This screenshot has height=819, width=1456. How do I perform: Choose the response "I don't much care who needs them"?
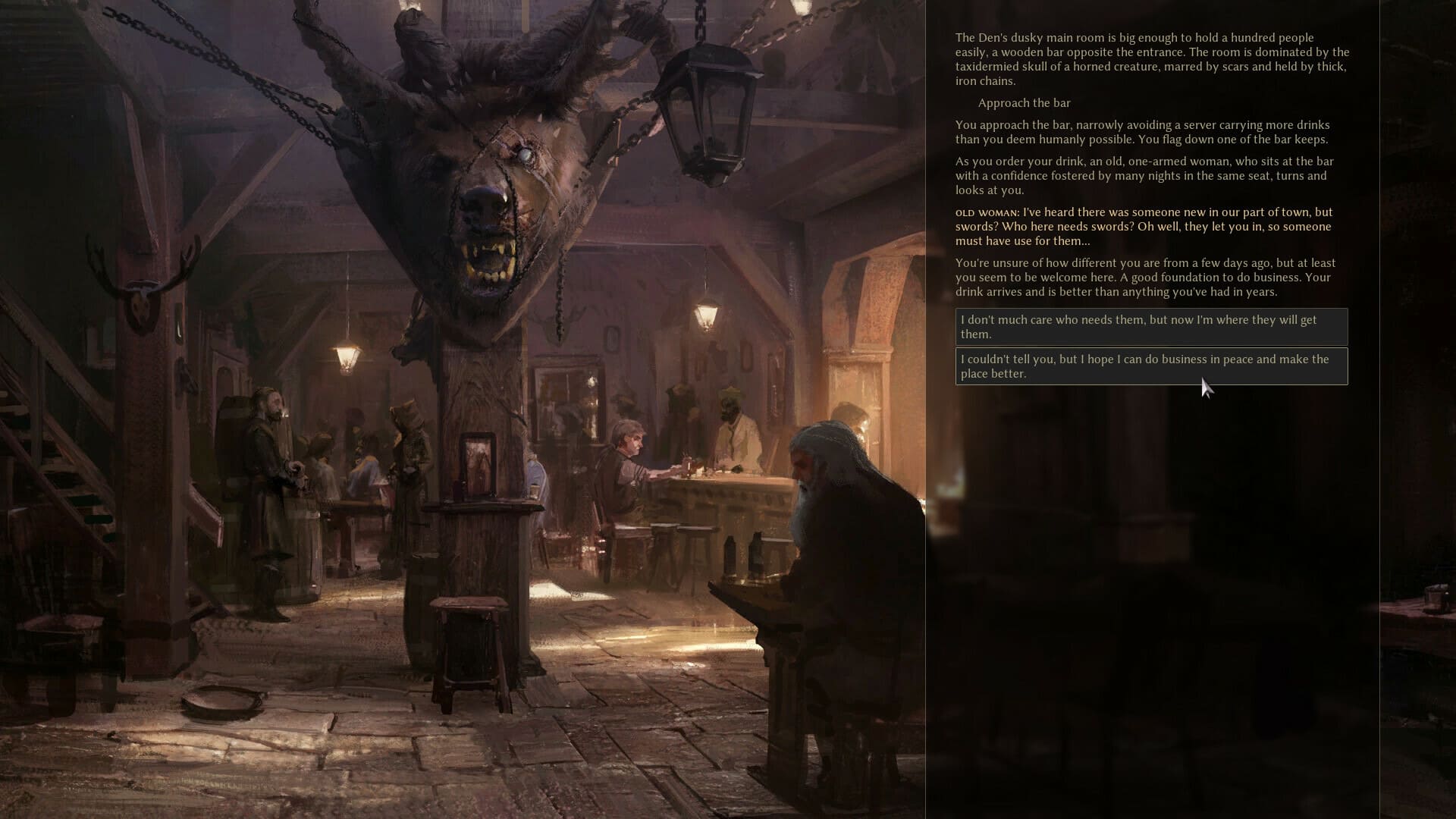(x=1150, y=328)
